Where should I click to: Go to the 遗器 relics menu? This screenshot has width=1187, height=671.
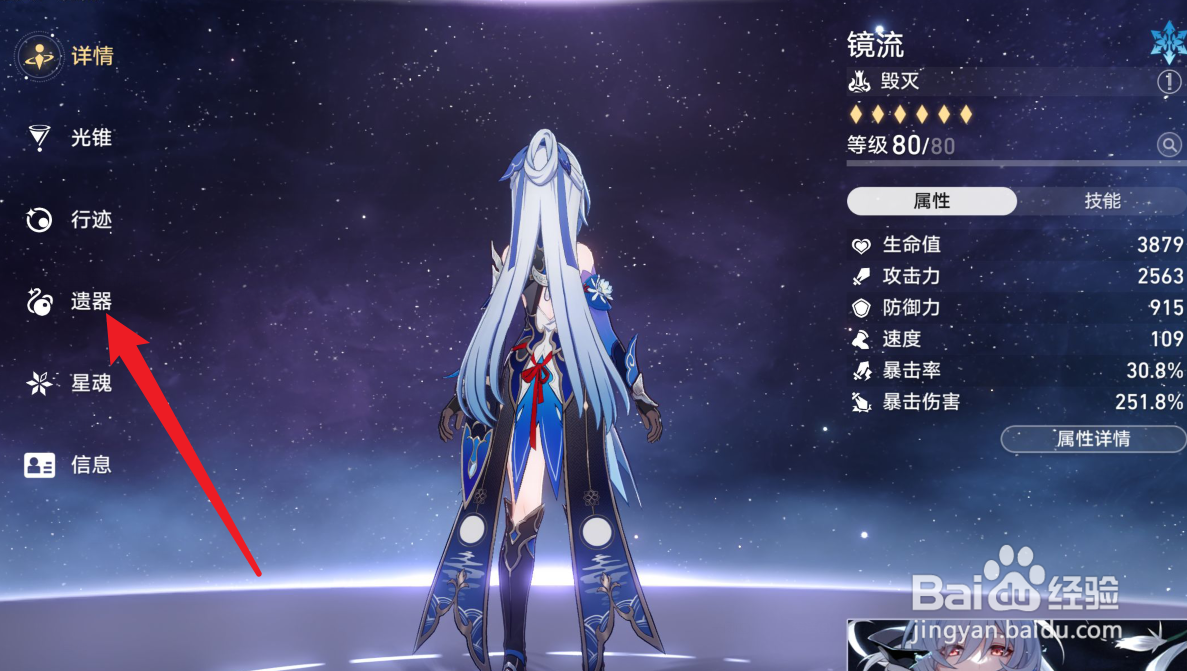[70, 301]
